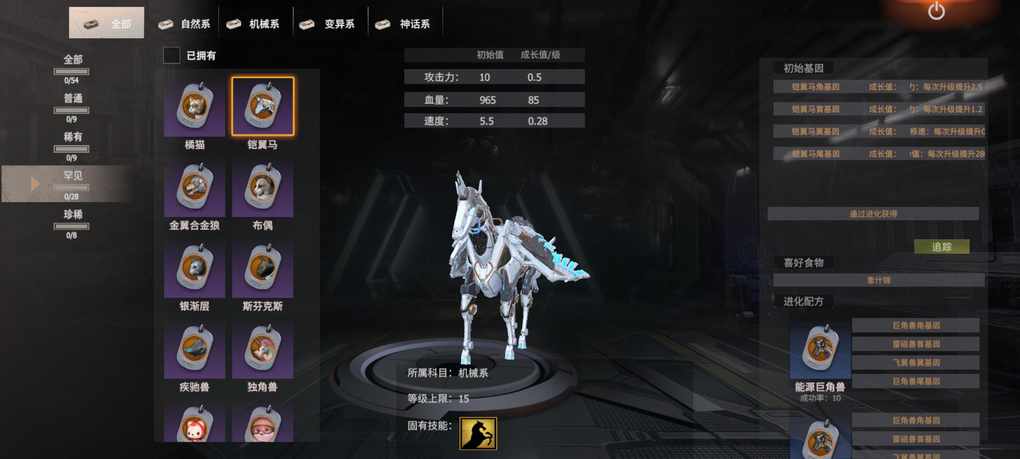The width and height of the screenshot is (1020, 459).
Task: Choose the 珍稀 rarity filter
Action: (73, 219)
